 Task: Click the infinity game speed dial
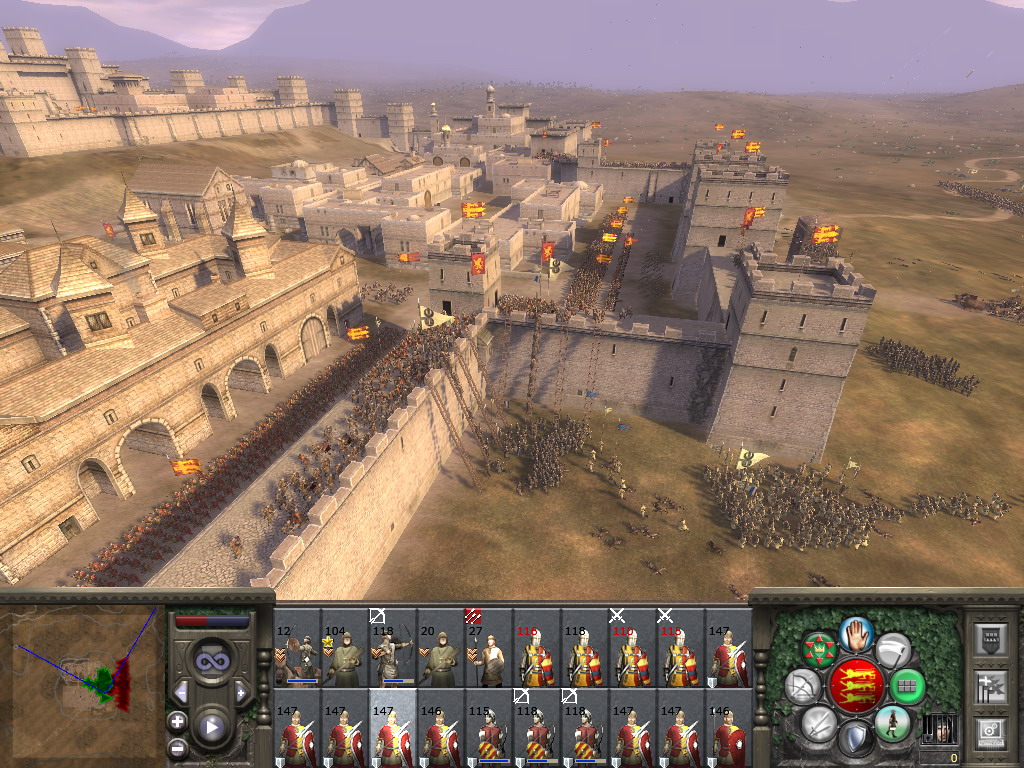coord(212,661)
